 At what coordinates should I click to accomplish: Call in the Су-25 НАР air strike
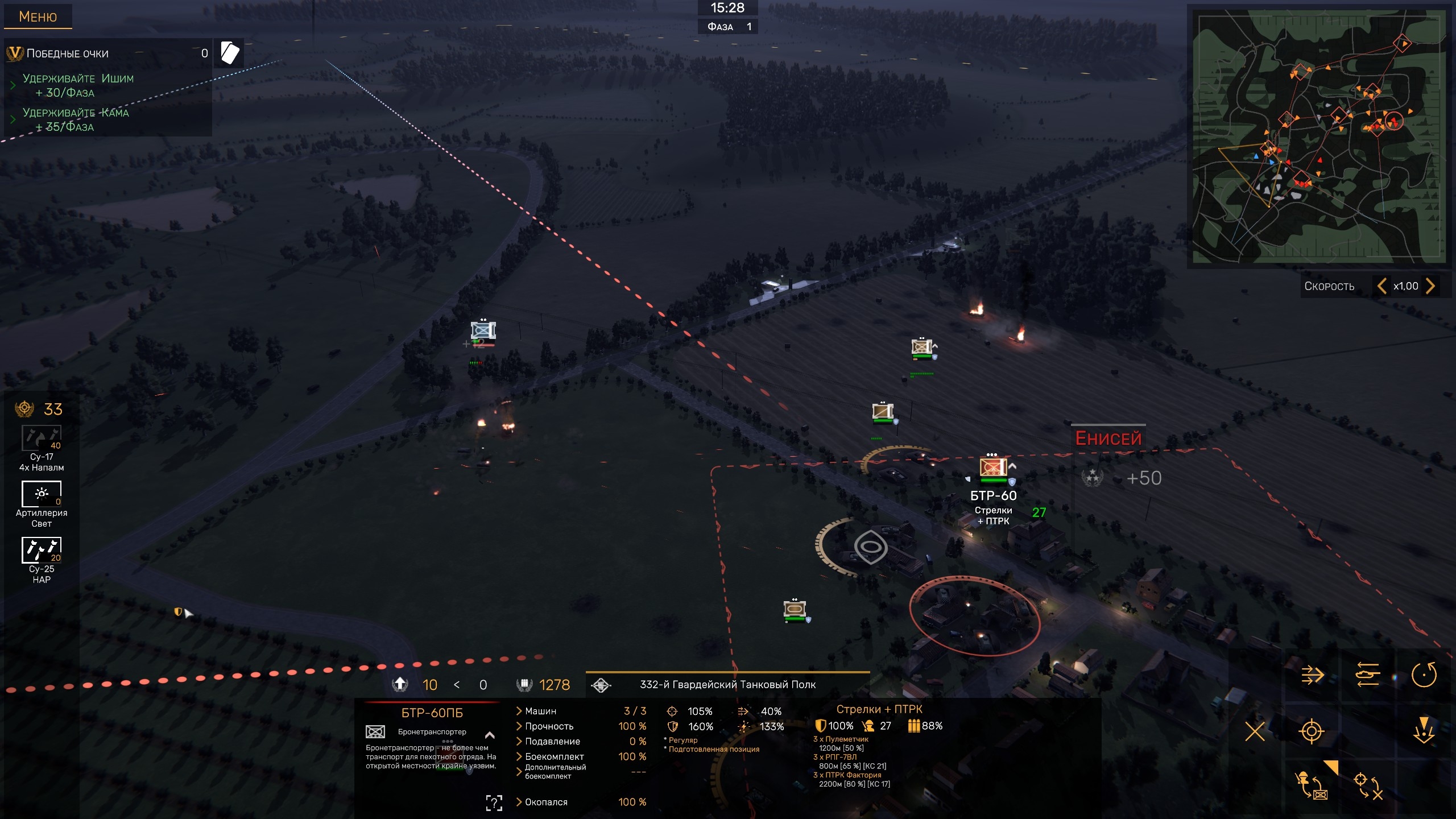click(x=42, y=550)
